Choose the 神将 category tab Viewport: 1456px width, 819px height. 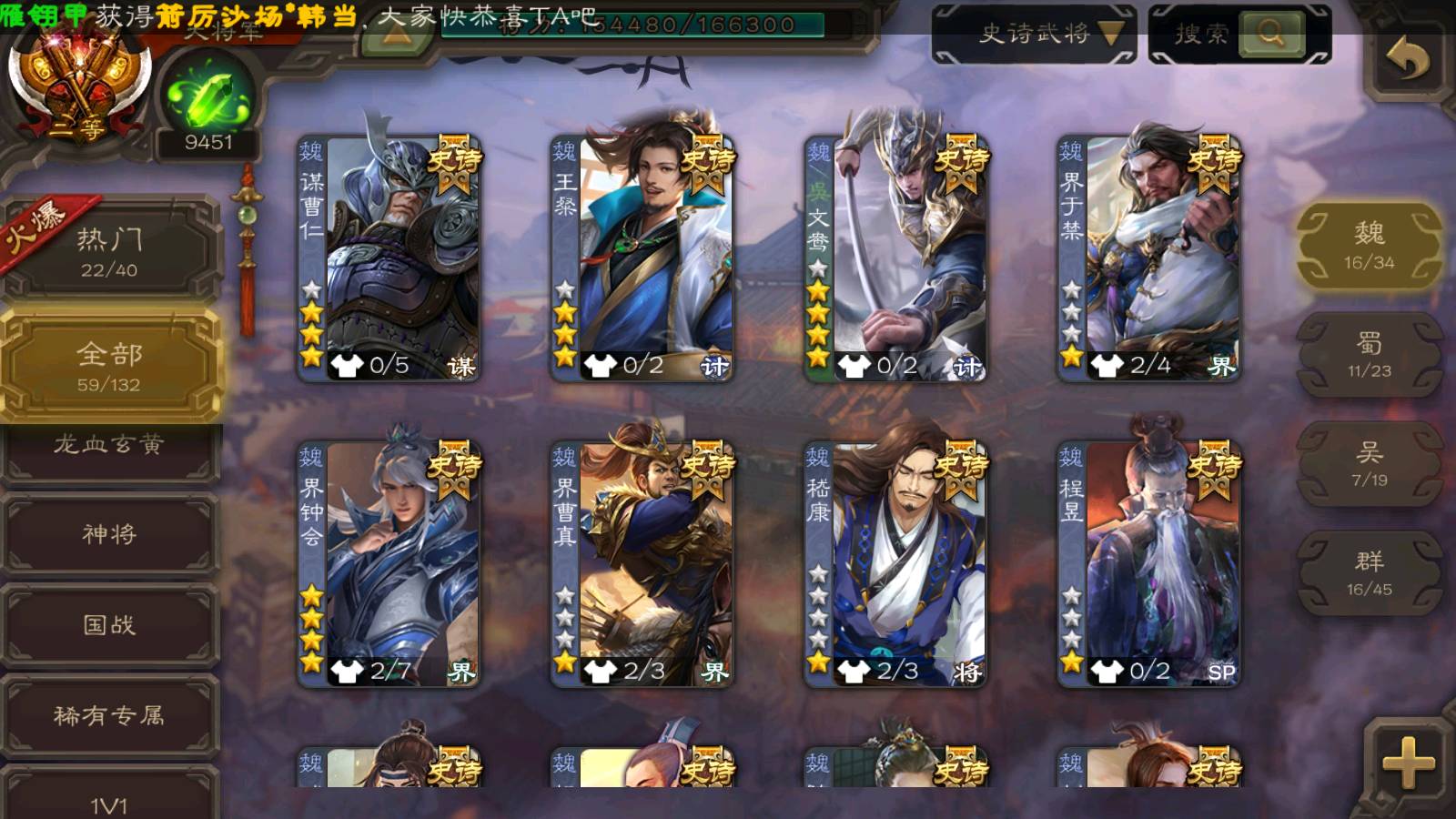[x=109, y=534]
